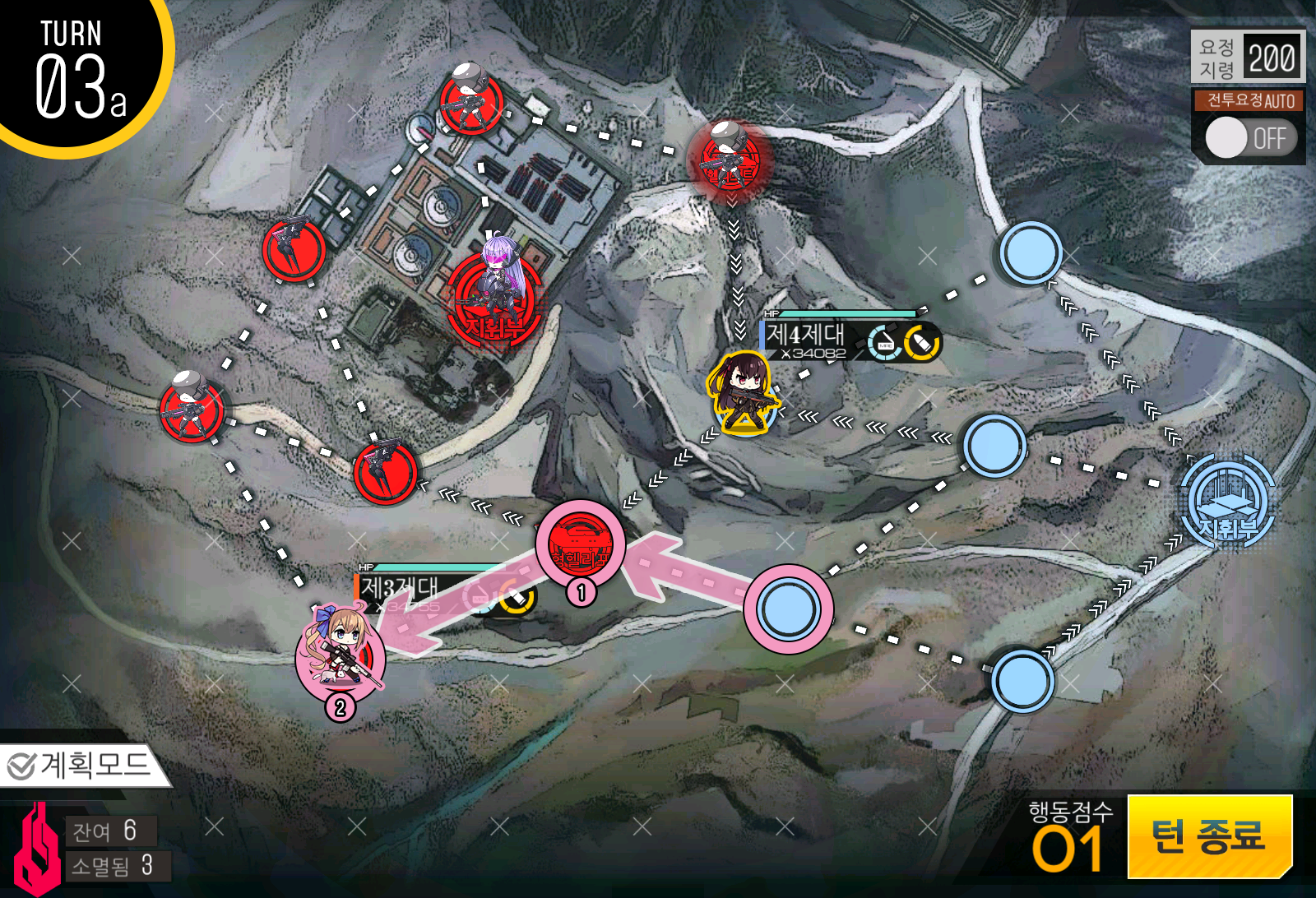Select the pink sniper echelon at waypoint 2
Viewport: 1316px width, 898px height.
coord(343,658)
